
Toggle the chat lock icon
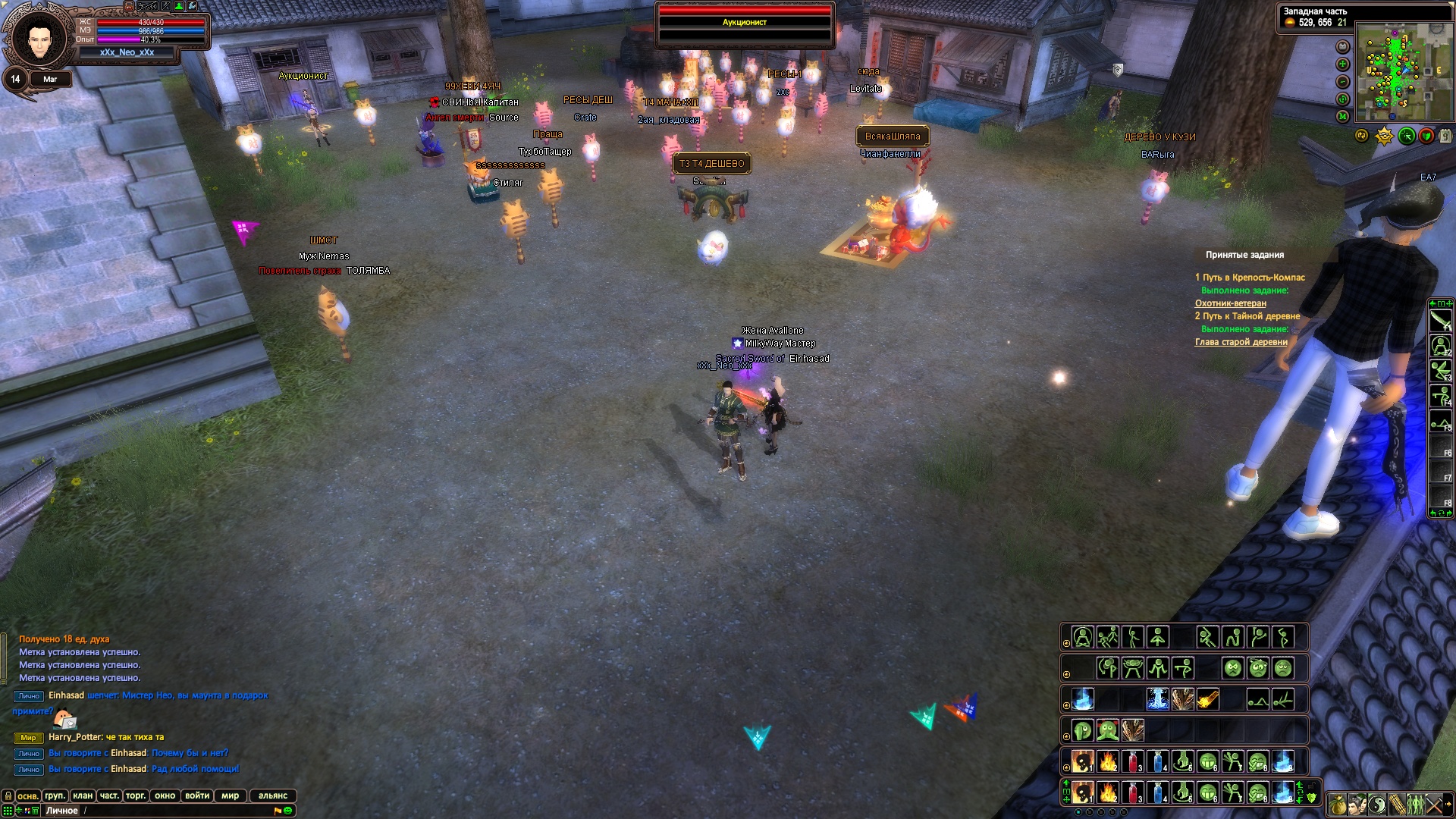[x=8, y=795]
